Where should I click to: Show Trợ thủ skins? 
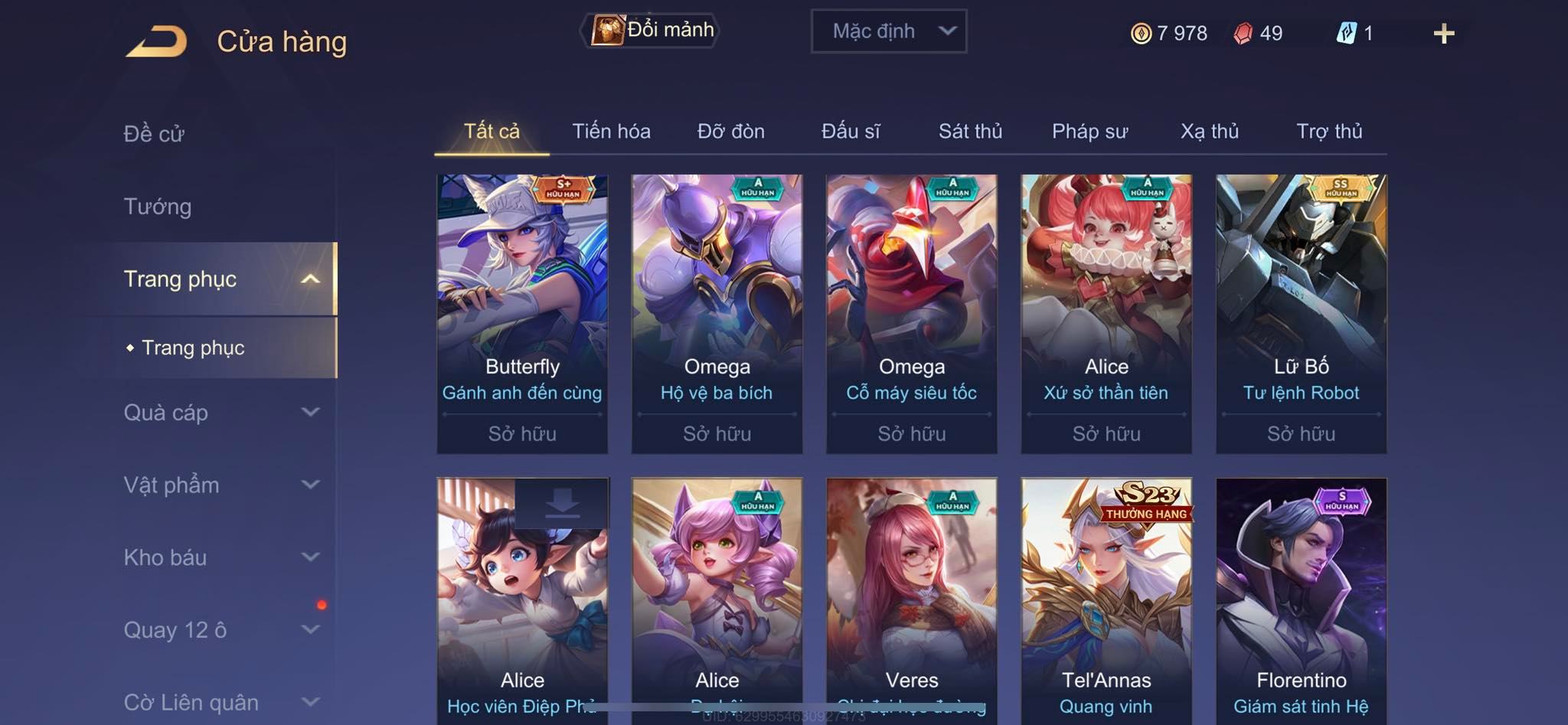tap(1329, 132)
